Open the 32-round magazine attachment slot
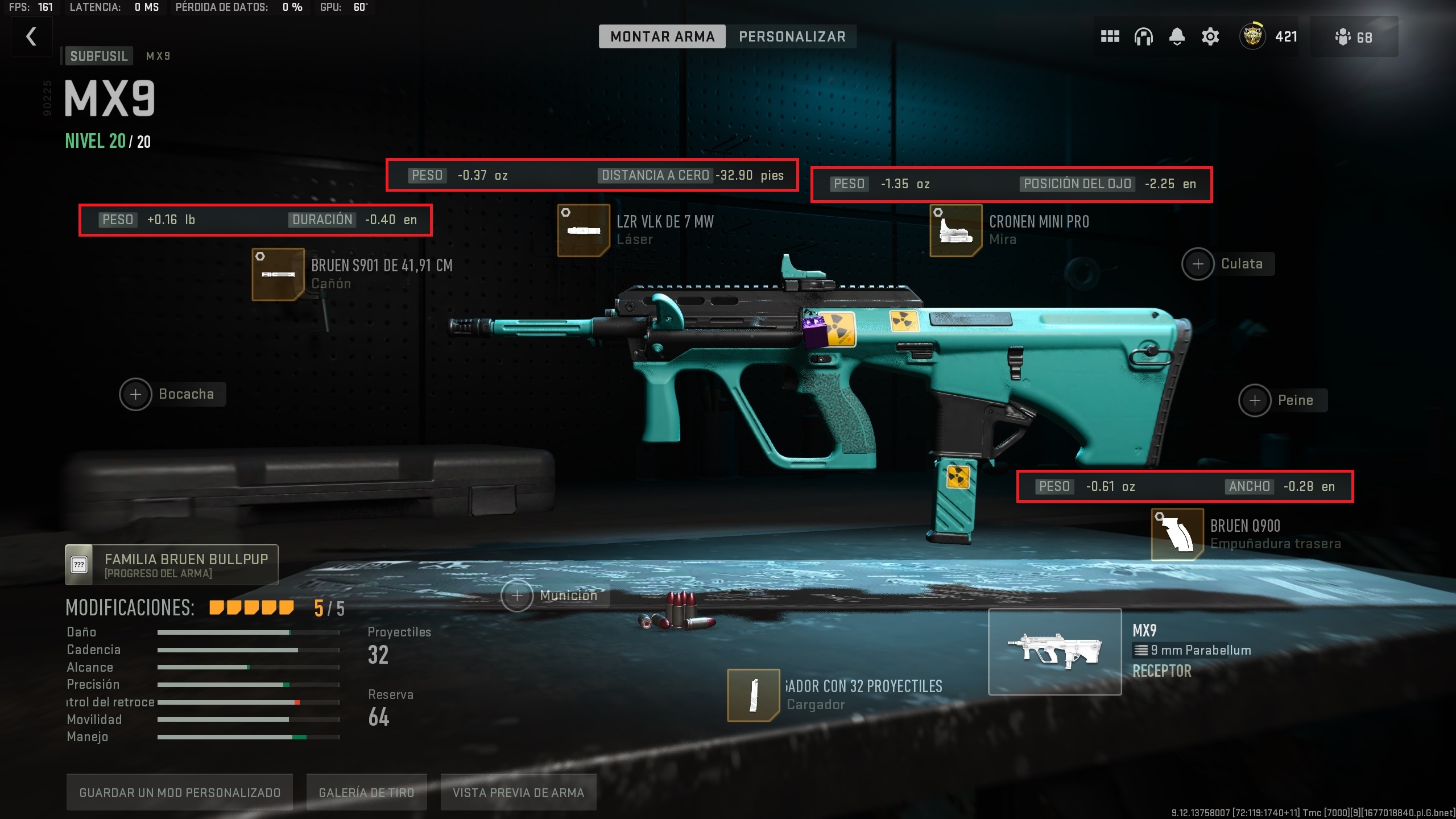This screenshot has height=819, width=1456. point(754,695)
